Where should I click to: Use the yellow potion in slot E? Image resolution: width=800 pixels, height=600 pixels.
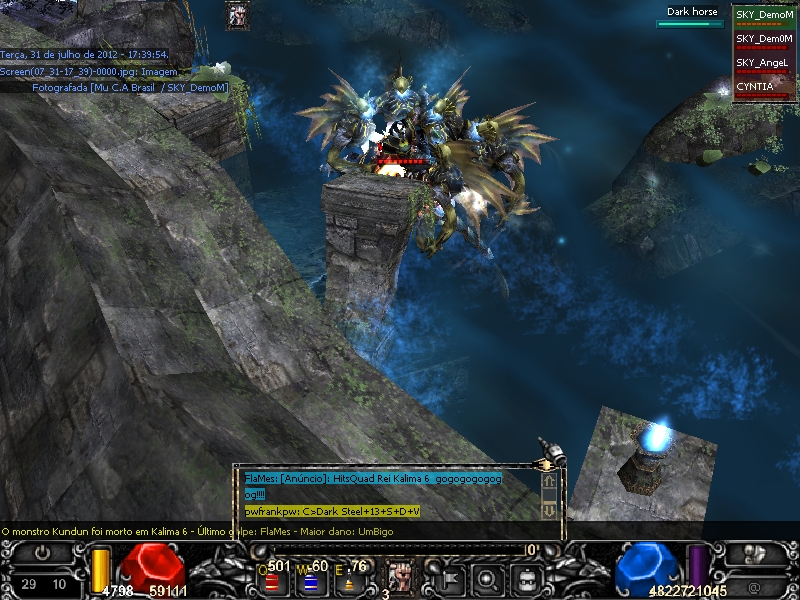point(347,580)
